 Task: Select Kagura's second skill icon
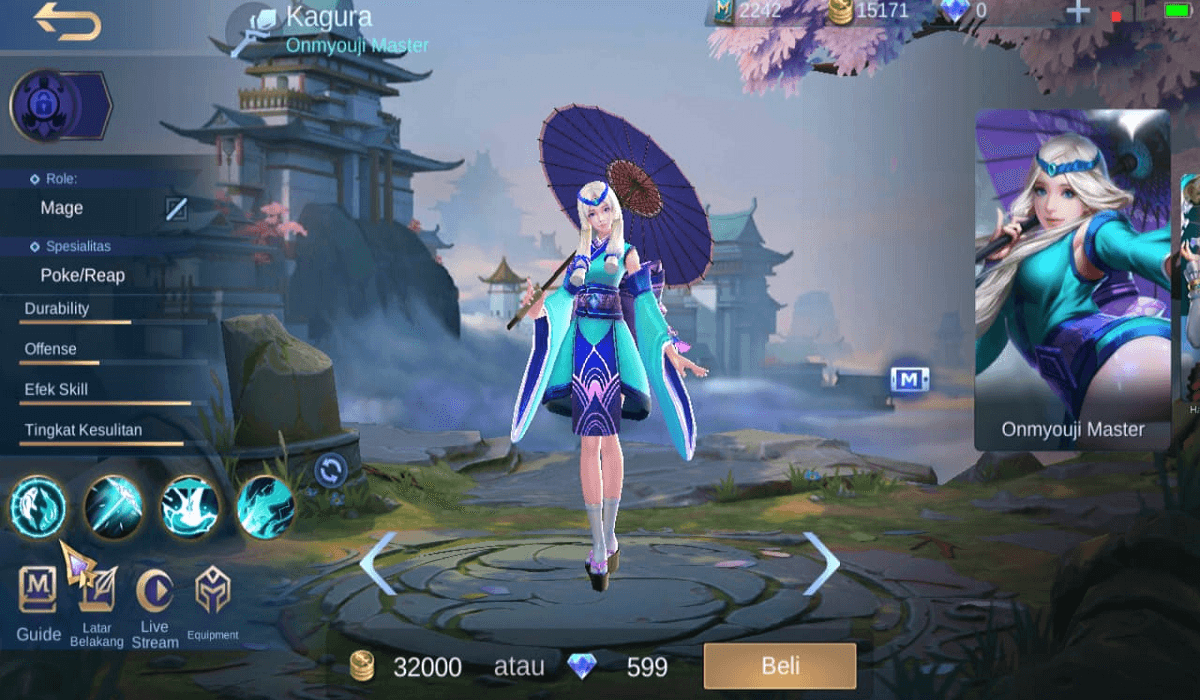pyautogui.click(x=113, y=506)
